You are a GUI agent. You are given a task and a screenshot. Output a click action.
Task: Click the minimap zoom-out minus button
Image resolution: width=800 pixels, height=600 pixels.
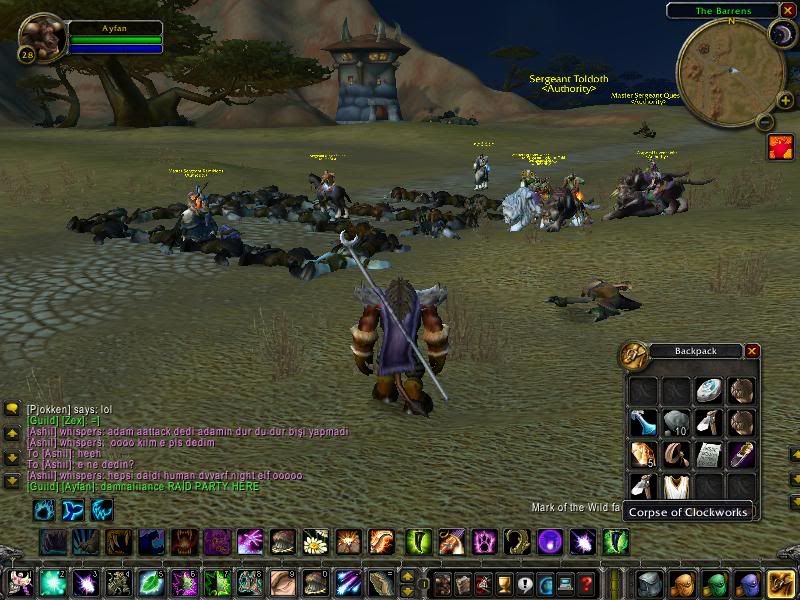[x=764, y=122]
